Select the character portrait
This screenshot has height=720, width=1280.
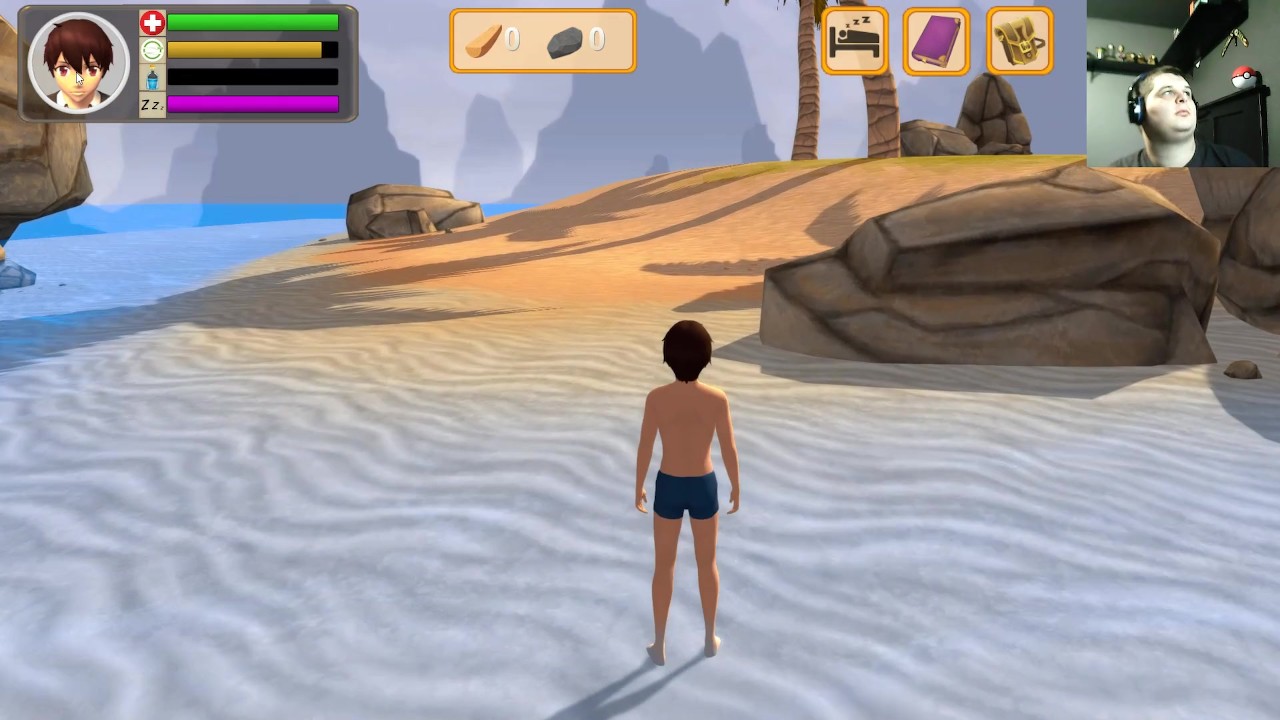pyautogui.click(x=79, y=63)
